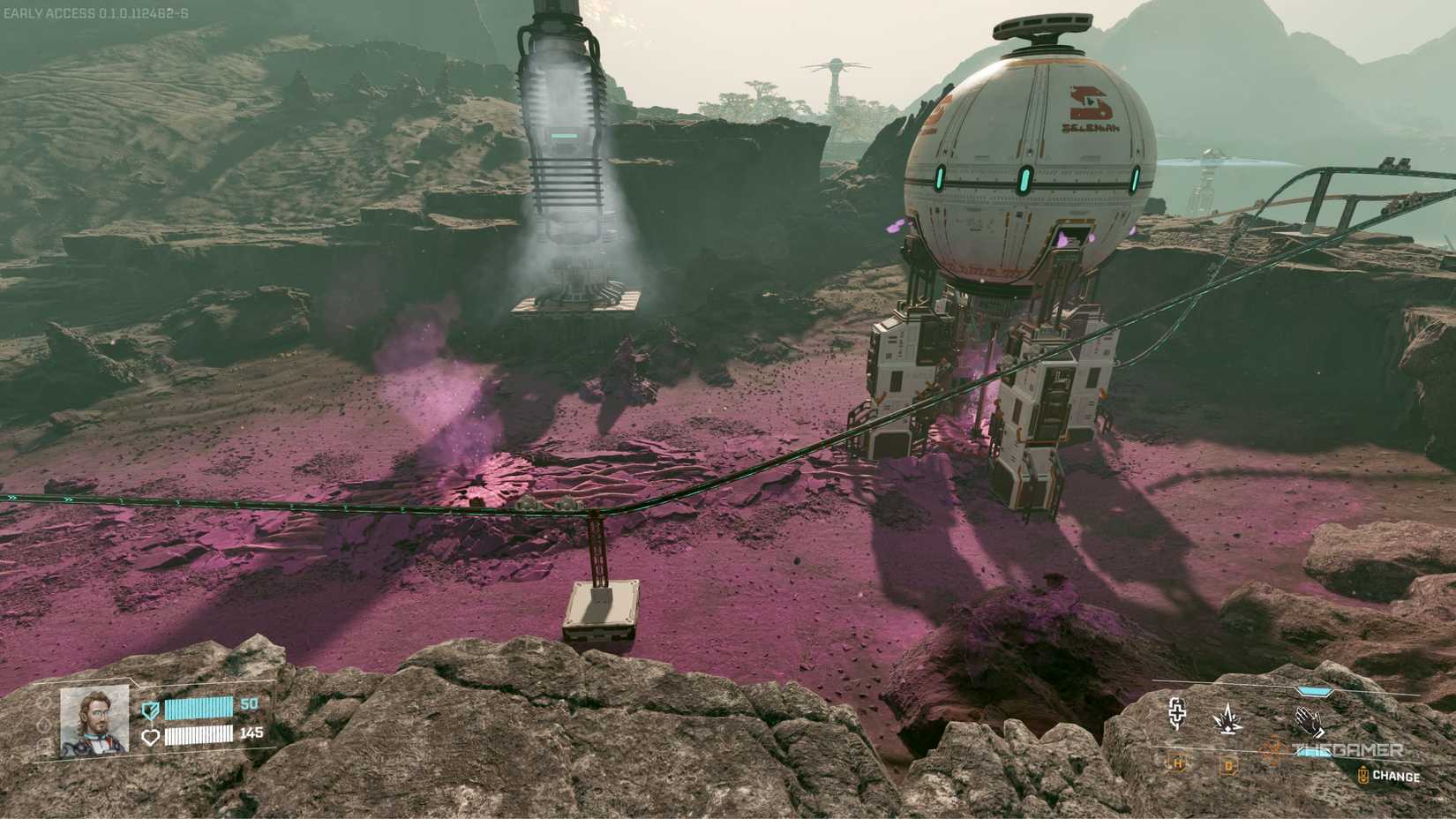Click the G keybind badge

point(1229,766)
